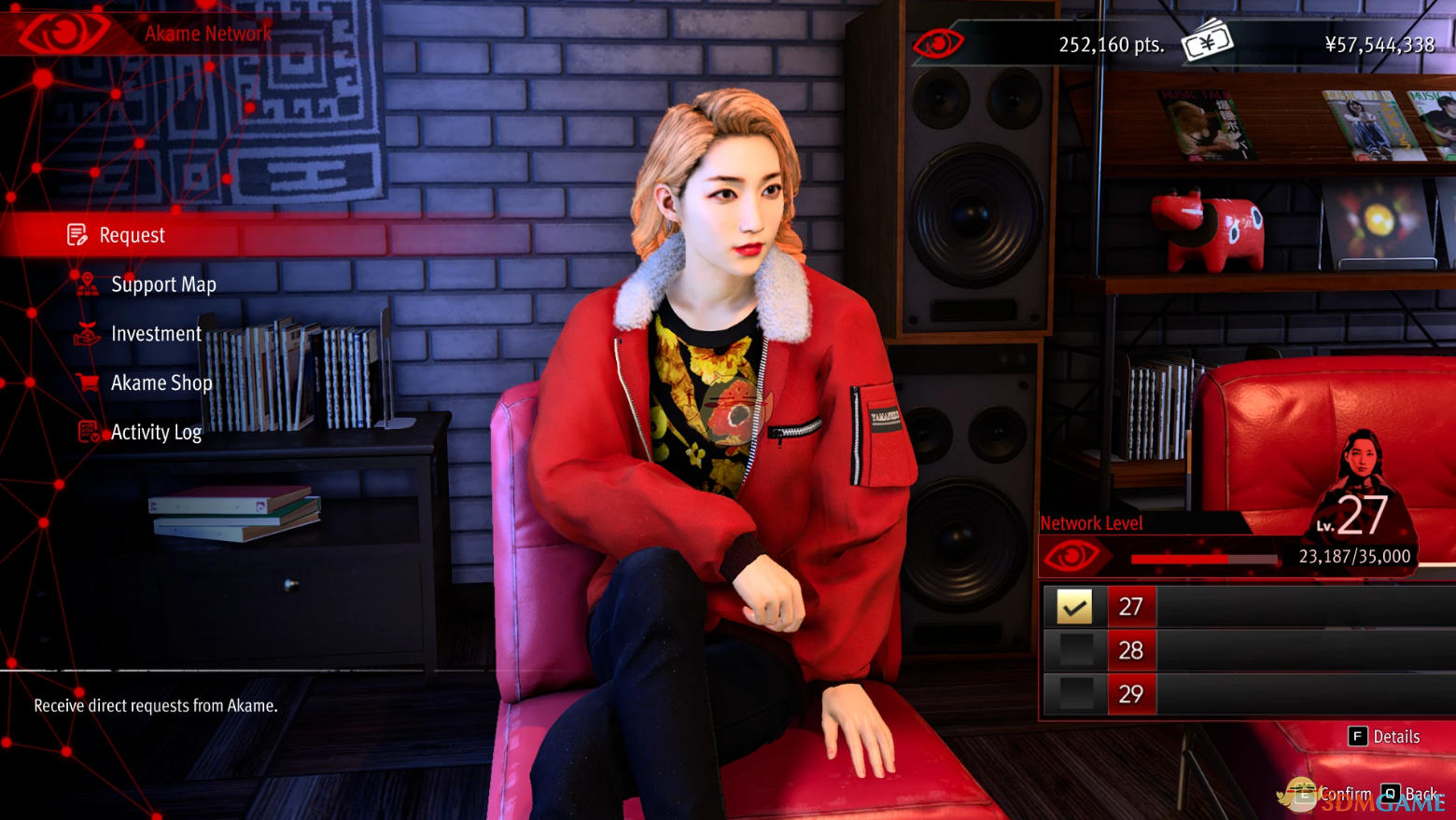The width and height of the screenshot is (1456, 820).
Task: Select the Request pen-and-paper icon
Action: (78, 234)
